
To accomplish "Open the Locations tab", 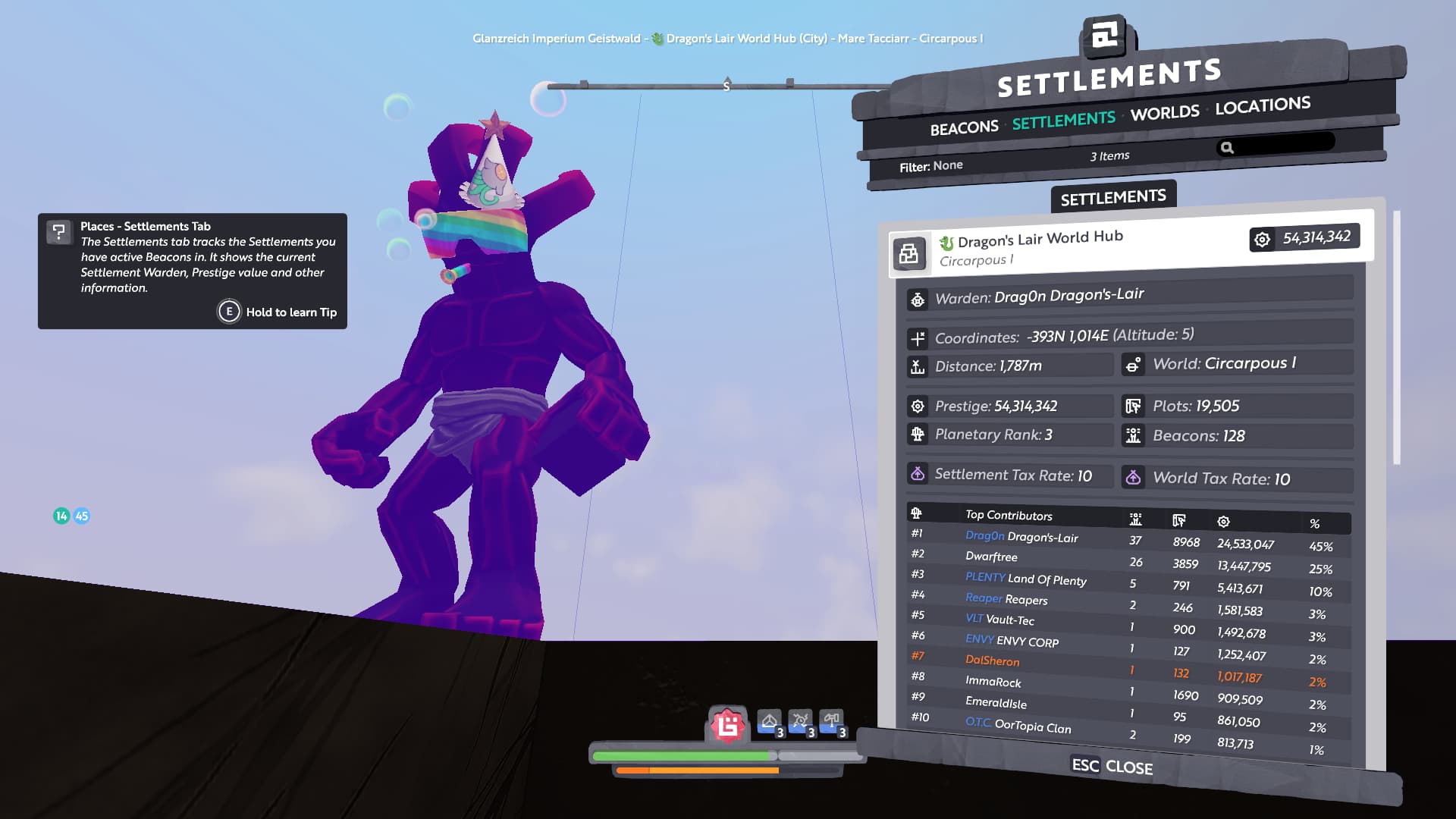I will 1263,105.
